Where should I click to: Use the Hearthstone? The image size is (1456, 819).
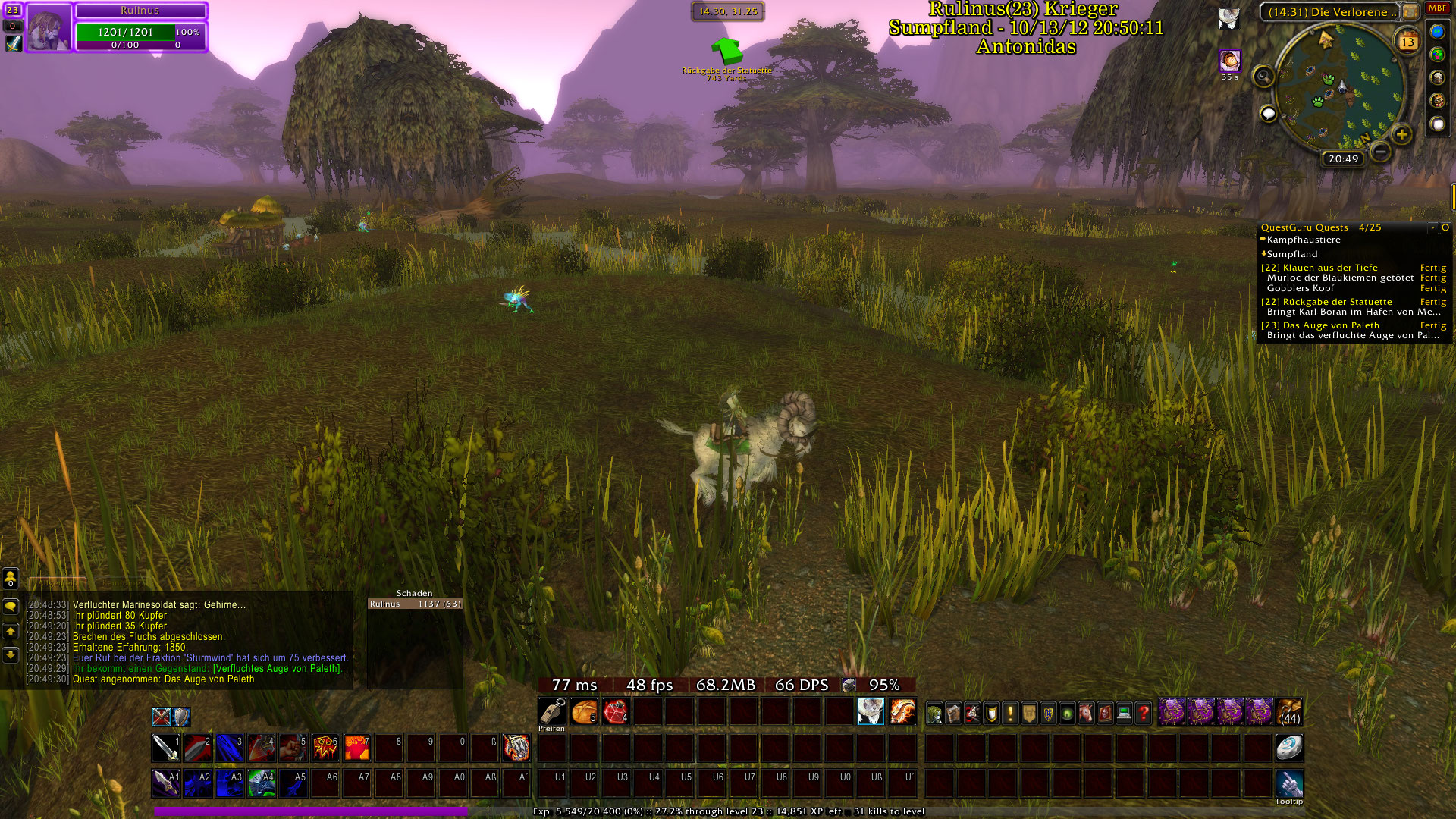[1288, 748]
